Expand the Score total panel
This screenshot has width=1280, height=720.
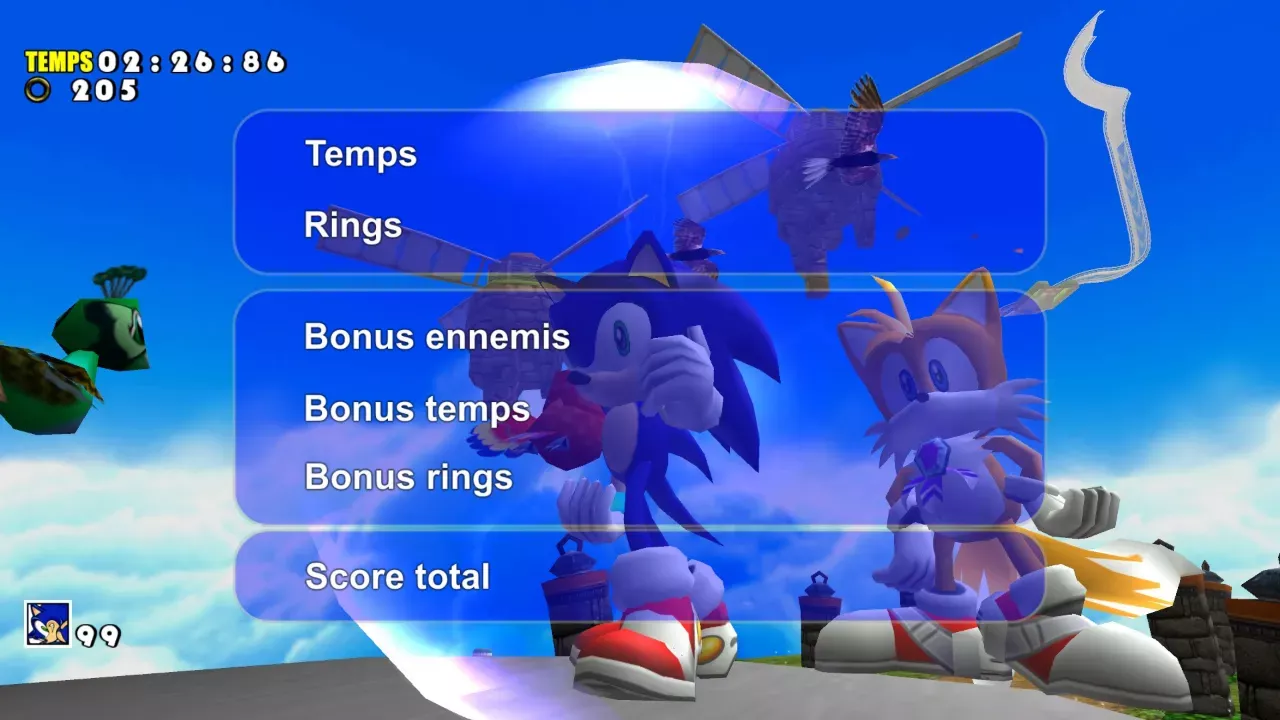coord(640,577)
